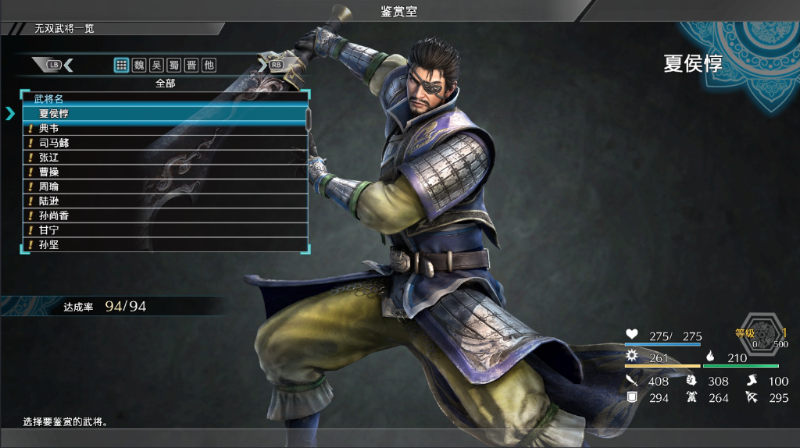Pick the 孙尚香 row
800x448 pixels.
click(x=165, y=216)
